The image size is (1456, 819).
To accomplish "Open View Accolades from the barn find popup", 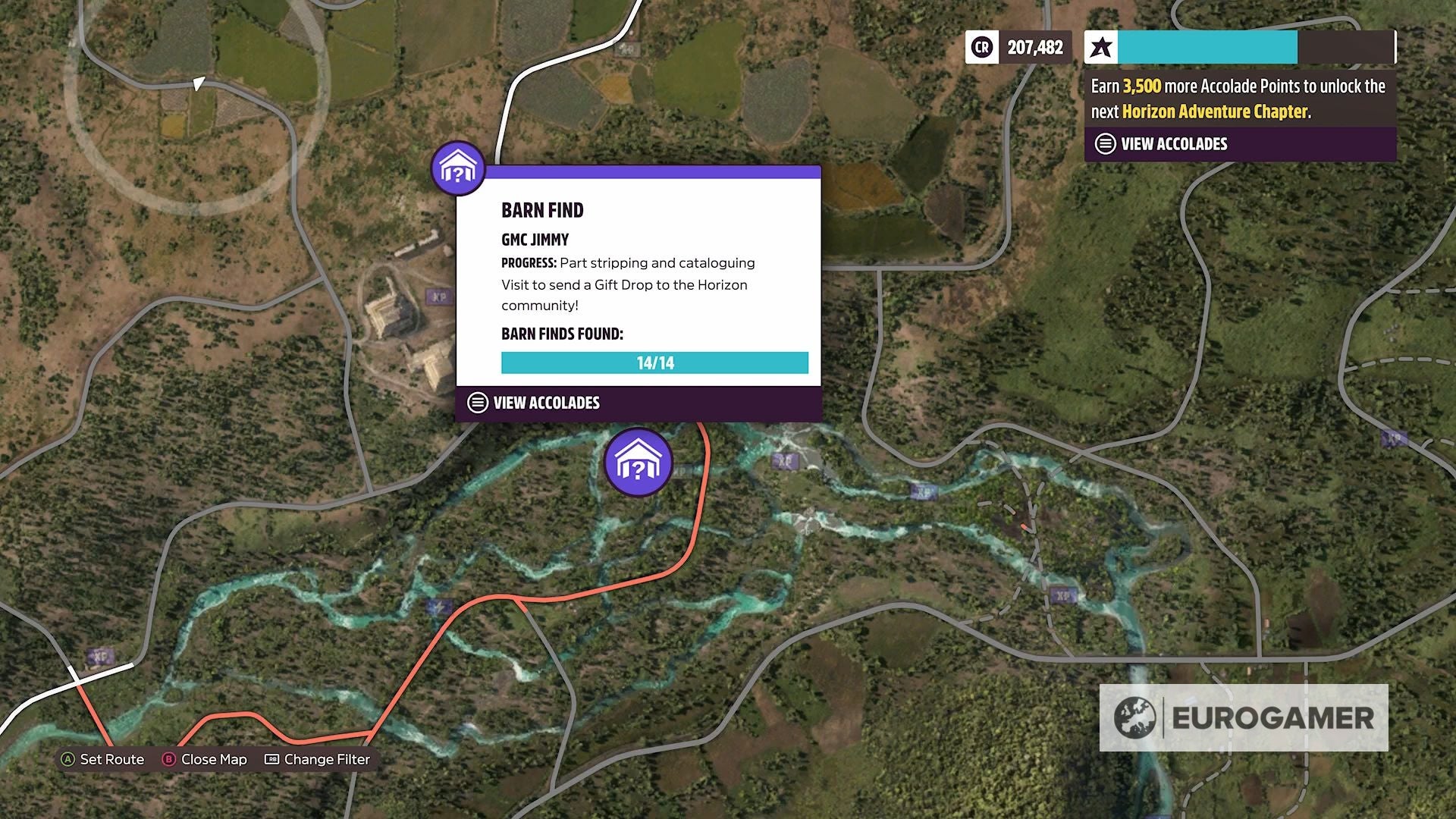I will click(545, 403).
